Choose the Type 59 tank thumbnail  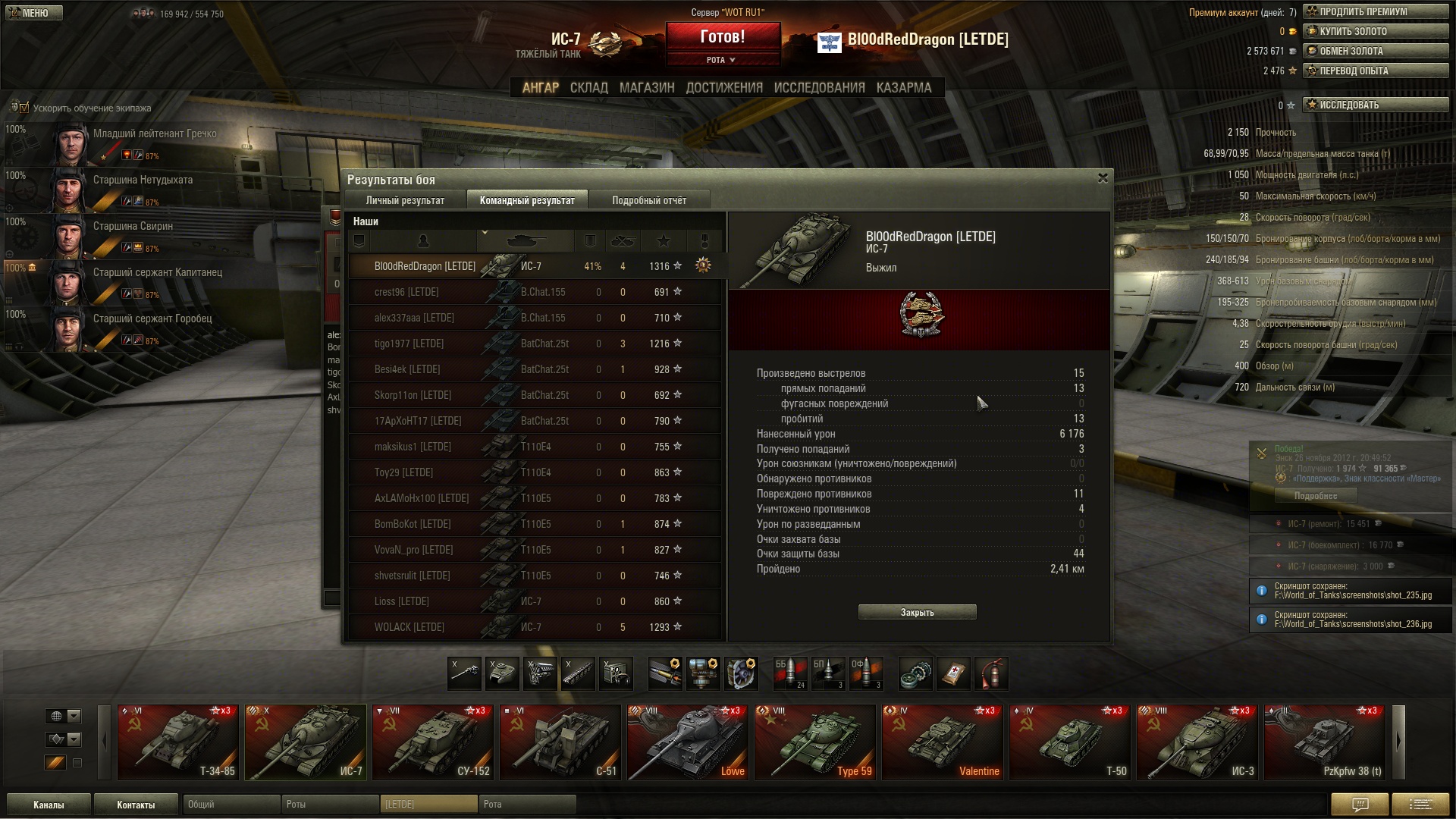point(815,742)
